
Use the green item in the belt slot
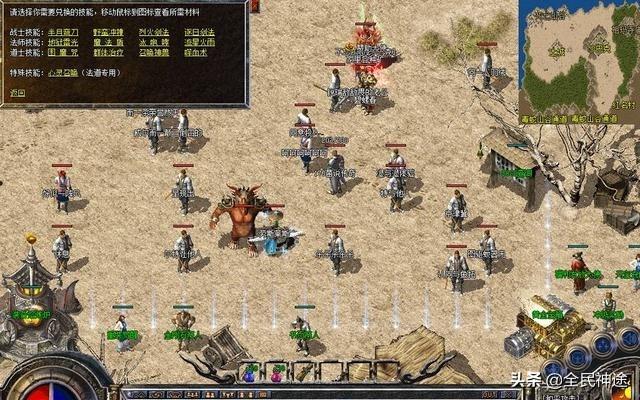(x=301, y=373)
